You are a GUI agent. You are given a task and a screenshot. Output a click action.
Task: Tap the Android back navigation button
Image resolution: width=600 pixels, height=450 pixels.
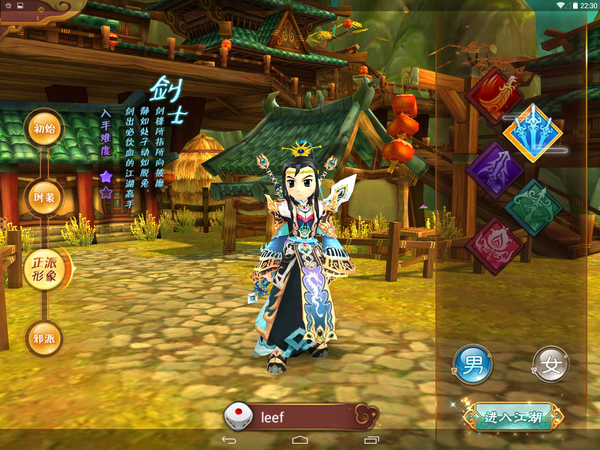tap(228, 440)
